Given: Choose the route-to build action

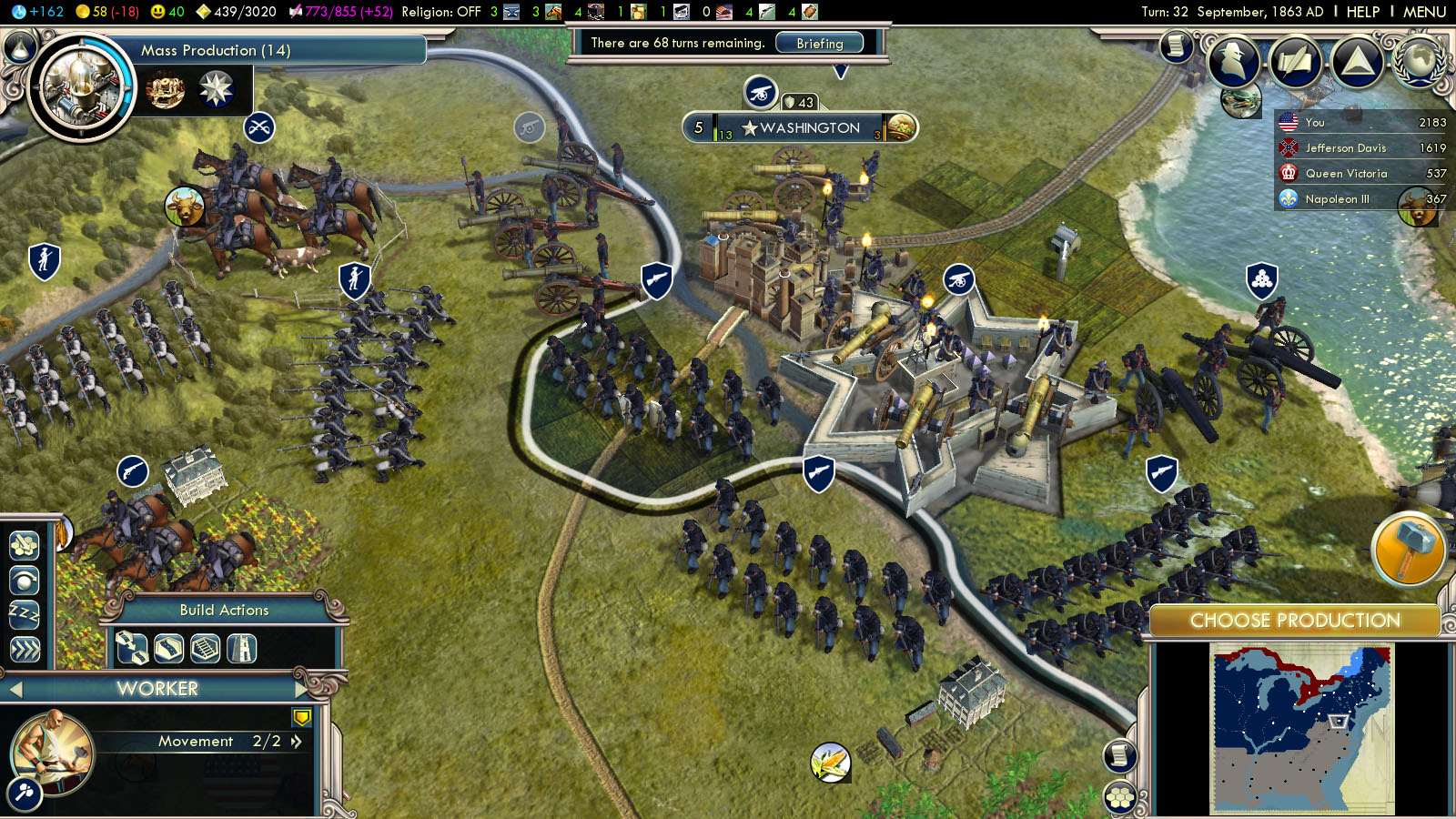Looking at the screenshot, I should click(132, 649).
